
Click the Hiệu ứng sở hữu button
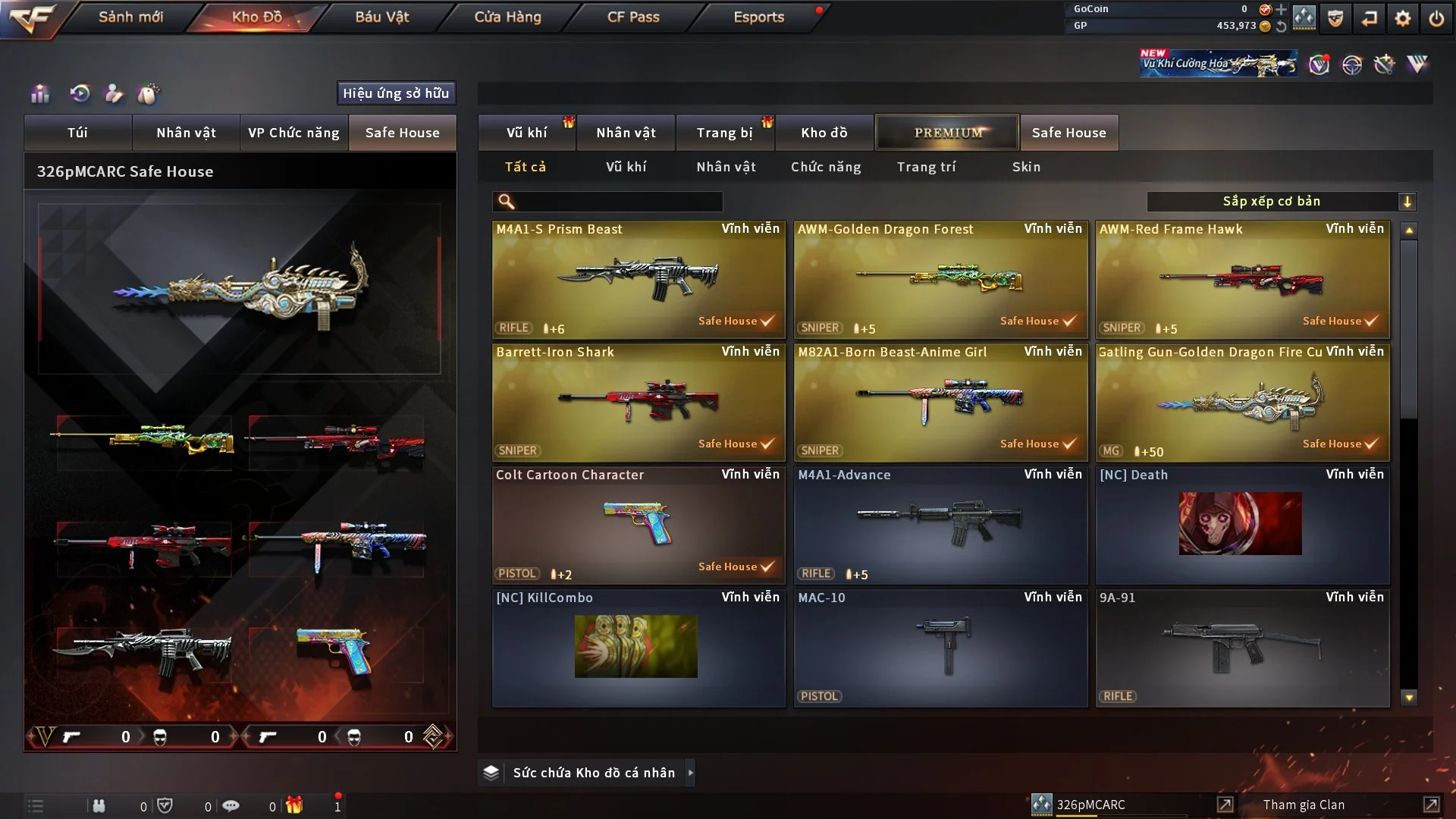coord(396,93)
